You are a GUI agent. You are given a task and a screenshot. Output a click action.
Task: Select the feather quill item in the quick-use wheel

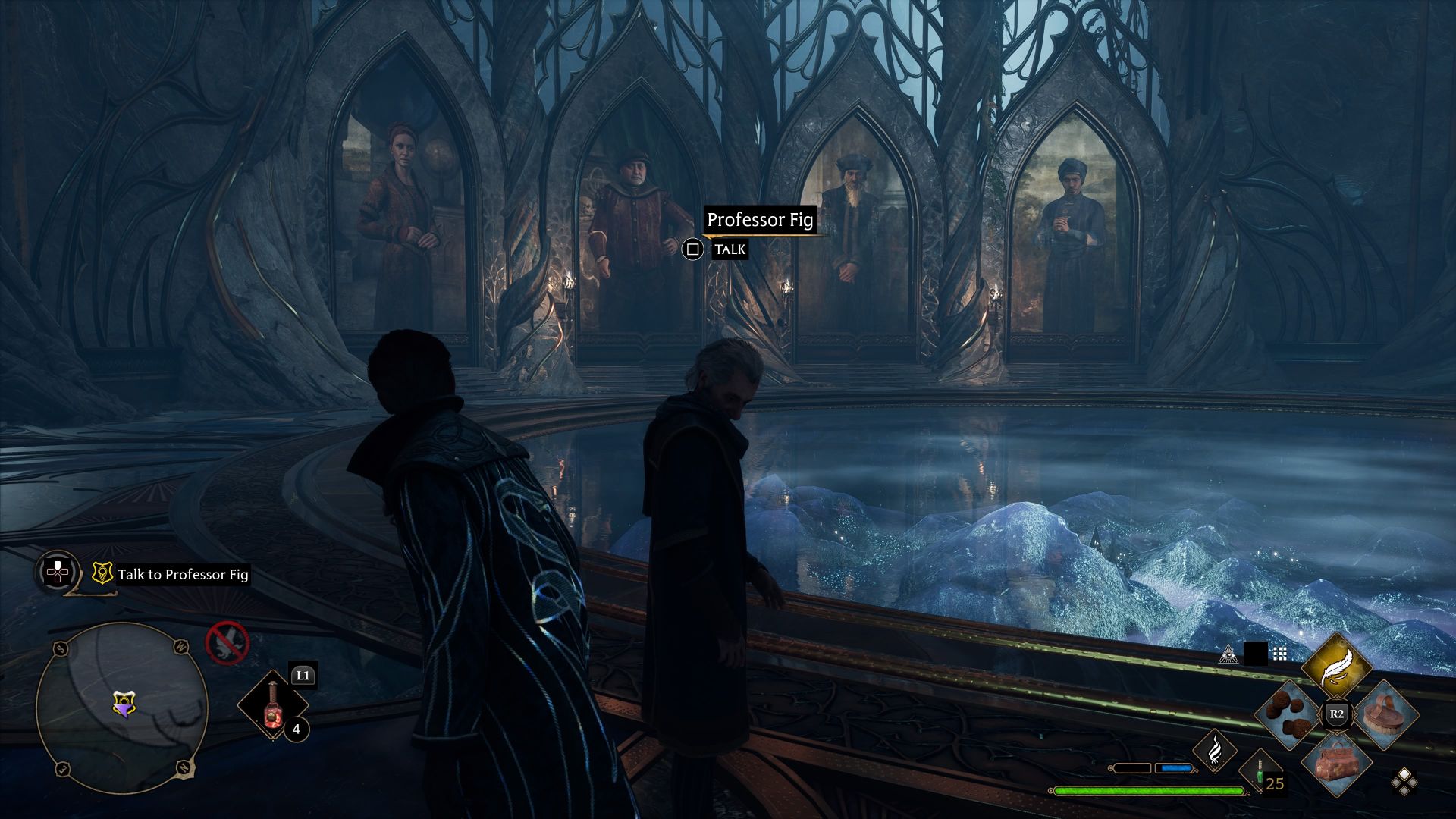[1336, 664]
